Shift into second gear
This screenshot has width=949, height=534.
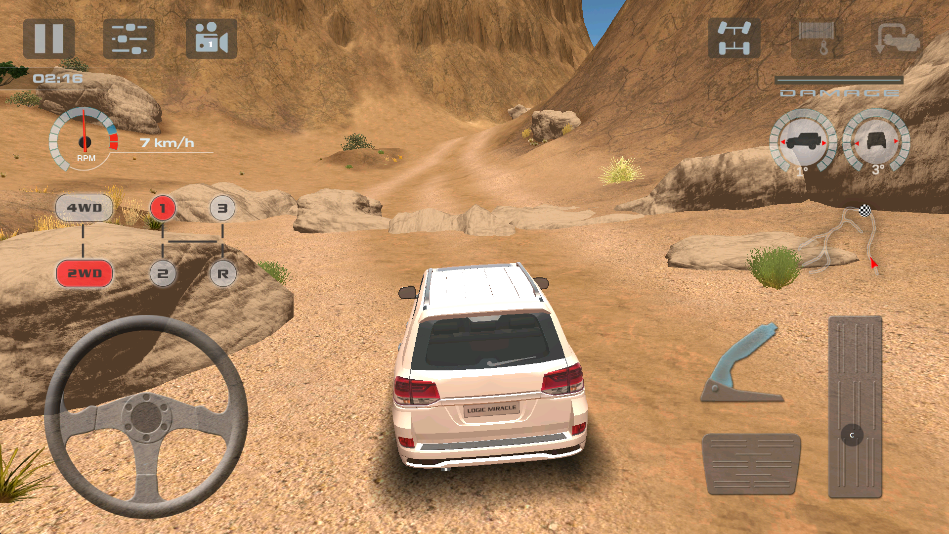pos(163,272)
